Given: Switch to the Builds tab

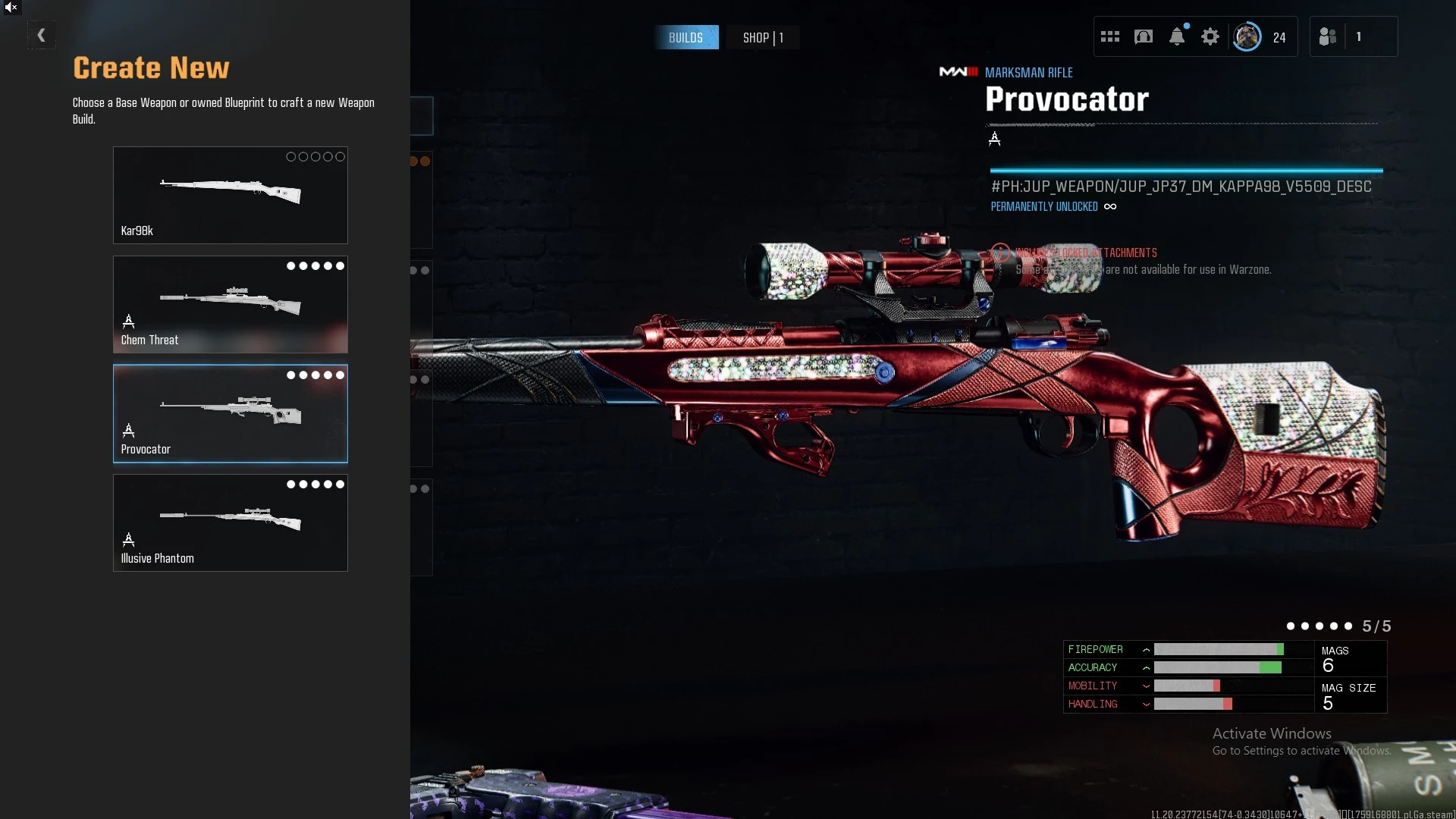Looking at the screenshot, I should click(x=686, y=38).
